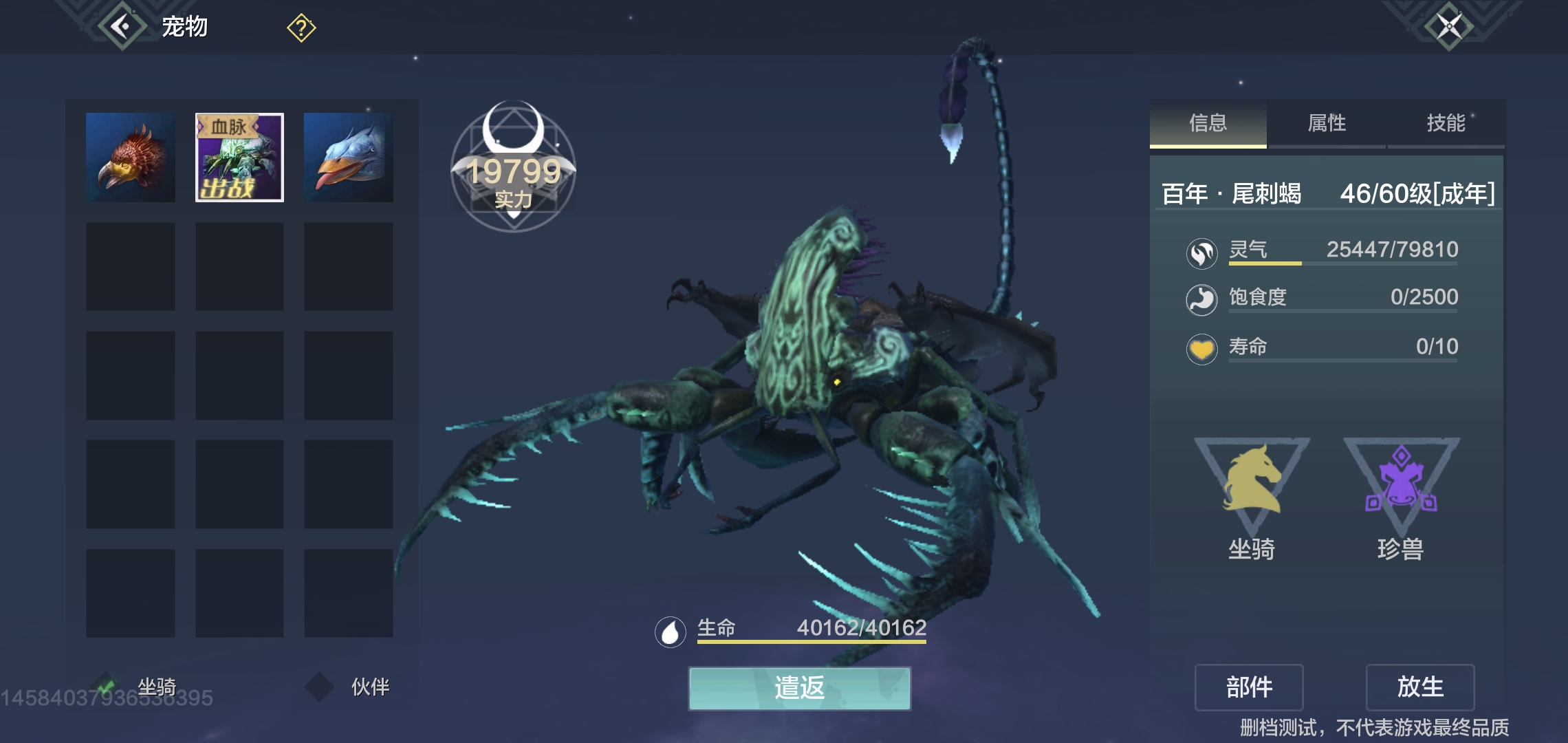Click the 遣返 recall button

click(799, 687)
